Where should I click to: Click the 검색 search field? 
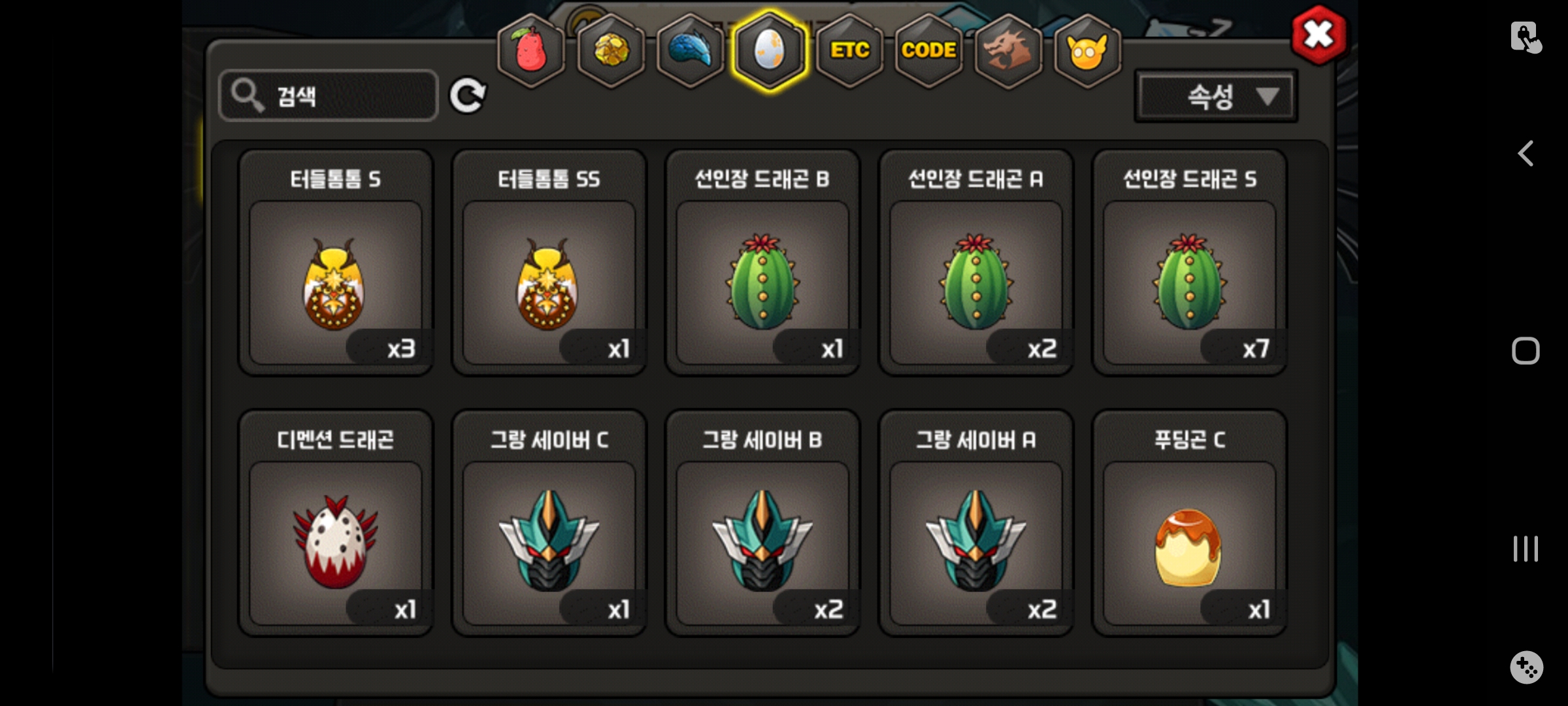click(x=329, y=96)
